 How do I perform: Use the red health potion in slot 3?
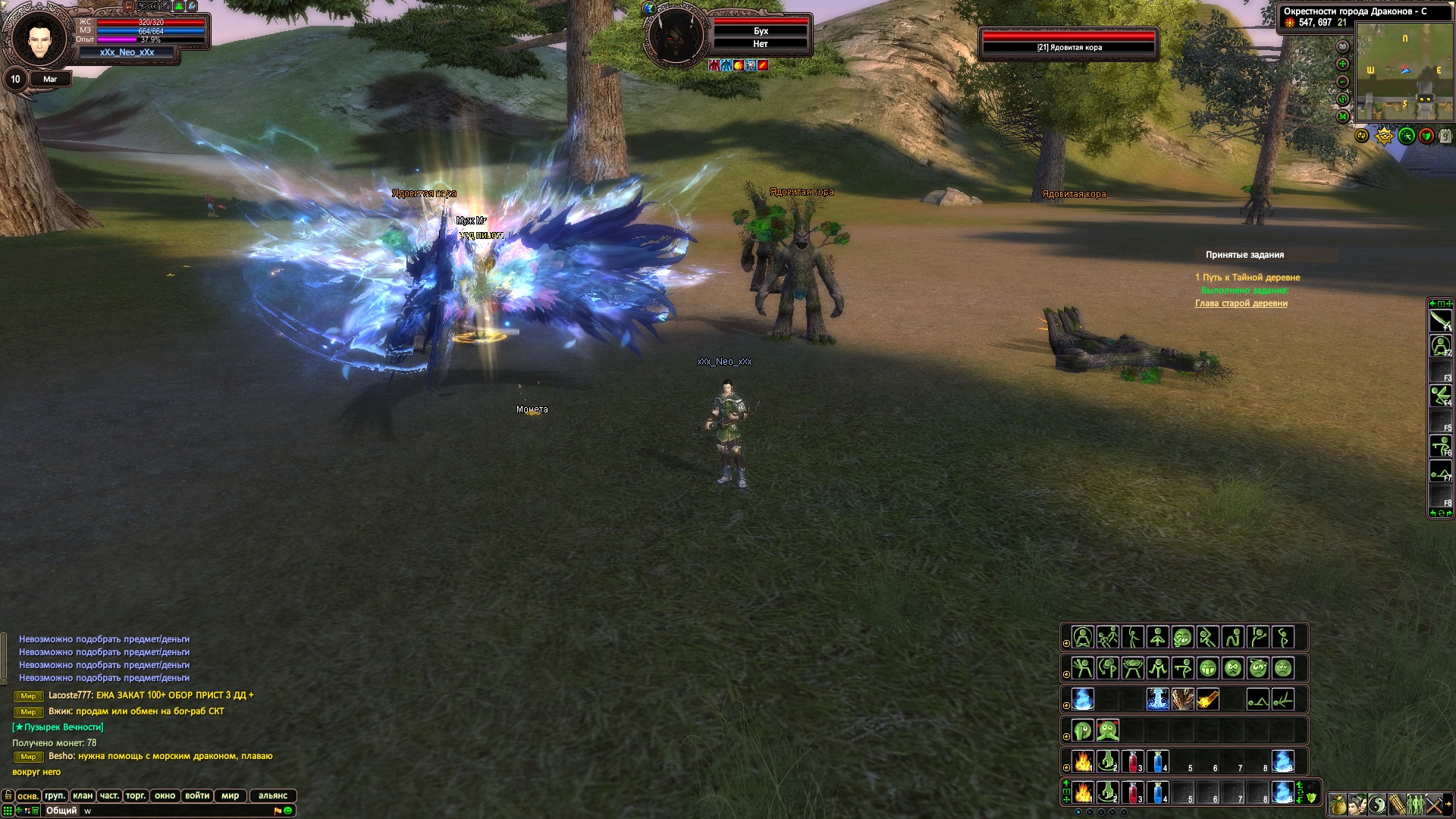pos(1133,761)
